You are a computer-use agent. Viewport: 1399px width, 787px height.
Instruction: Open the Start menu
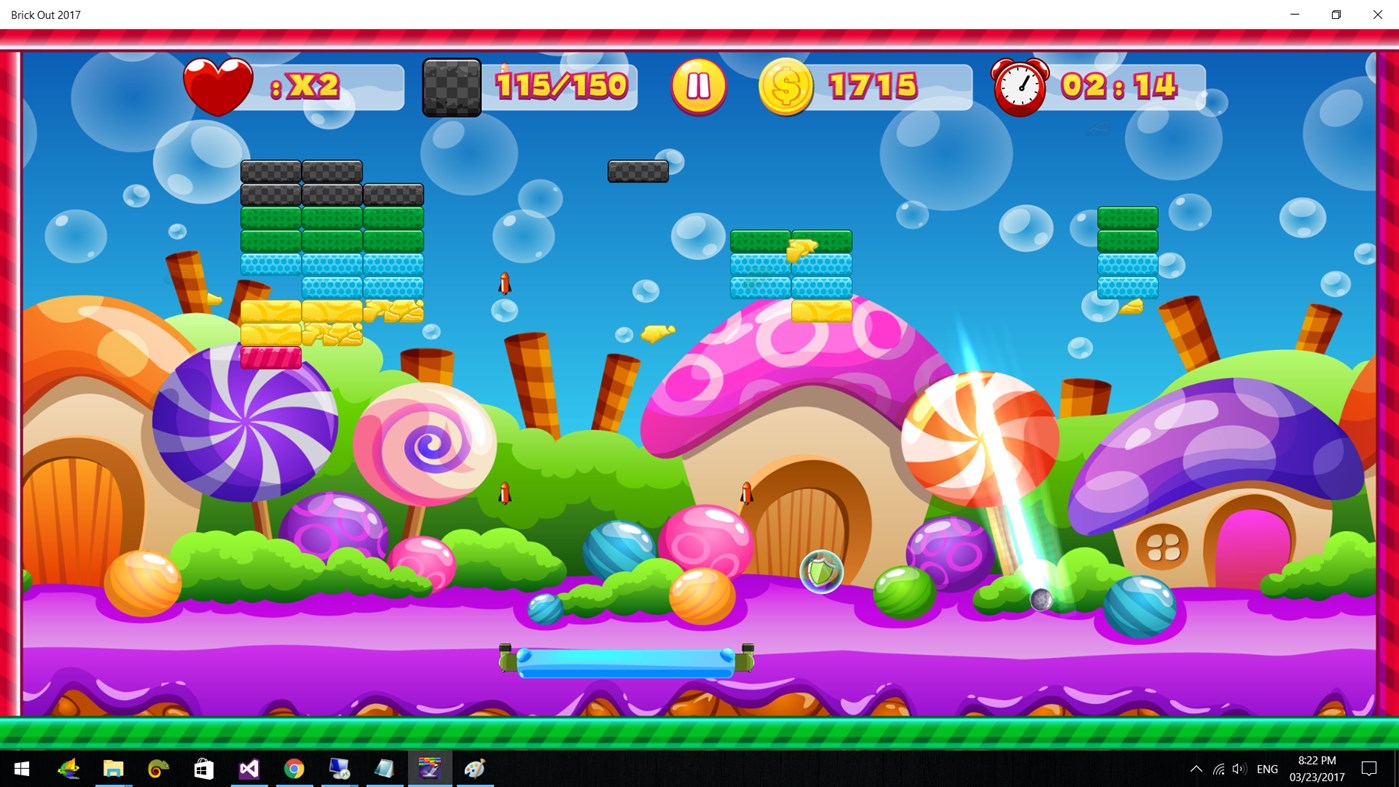(x=20, y=768)
